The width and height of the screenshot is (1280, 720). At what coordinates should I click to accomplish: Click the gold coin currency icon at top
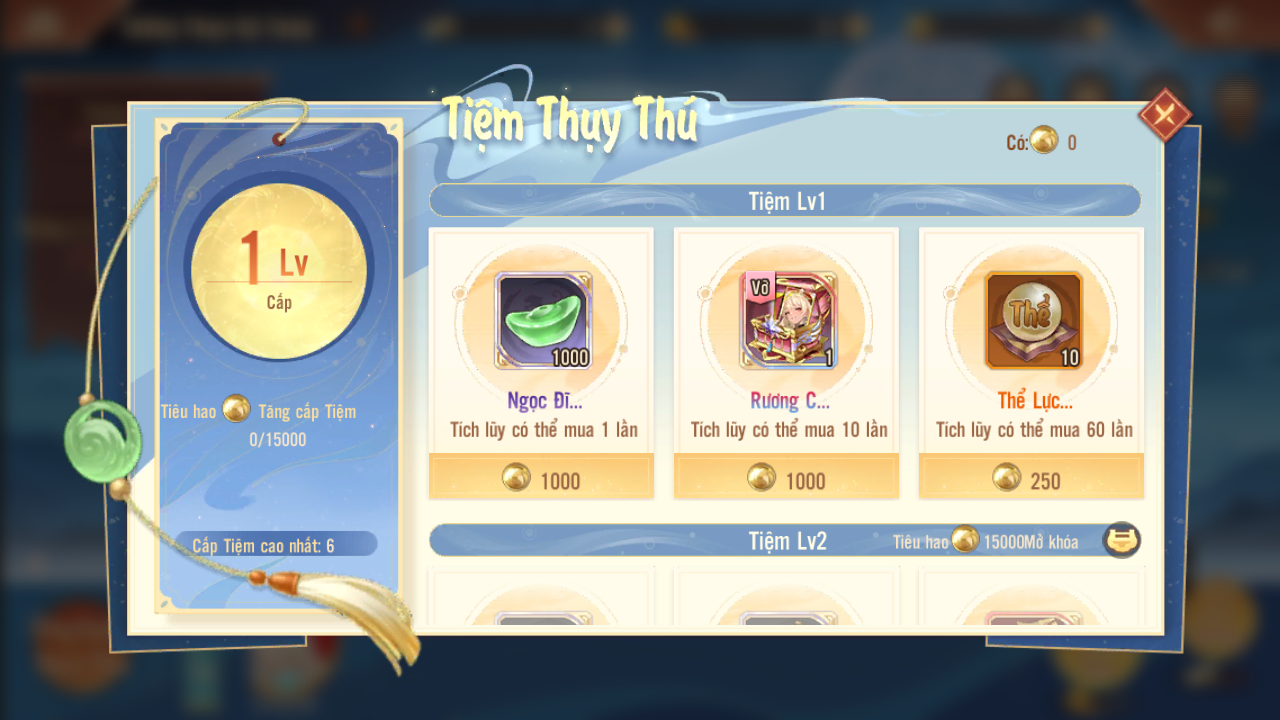(x=1044, y=141)
